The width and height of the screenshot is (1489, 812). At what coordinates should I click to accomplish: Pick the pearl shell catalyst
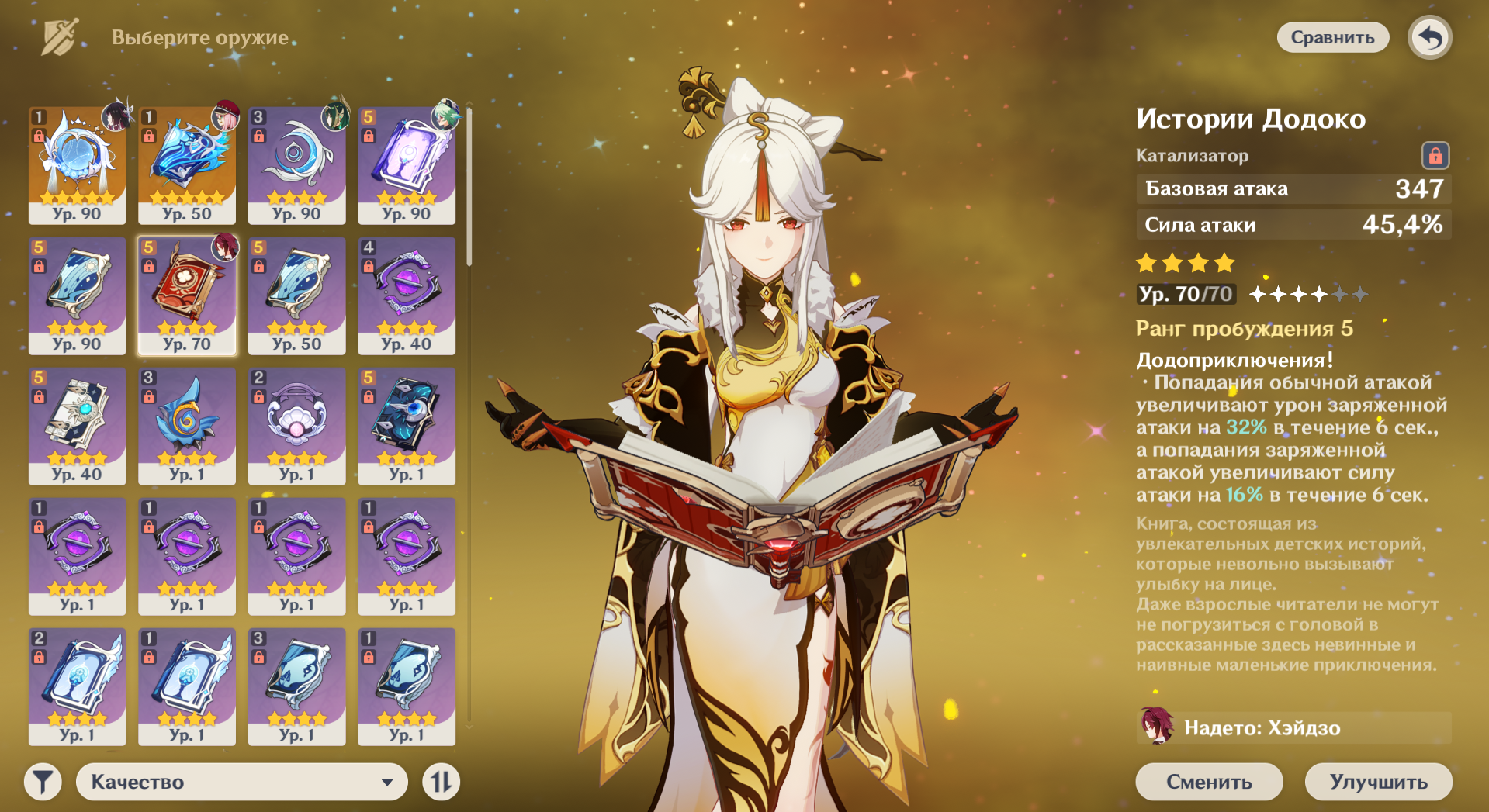[x=296, y=425]
